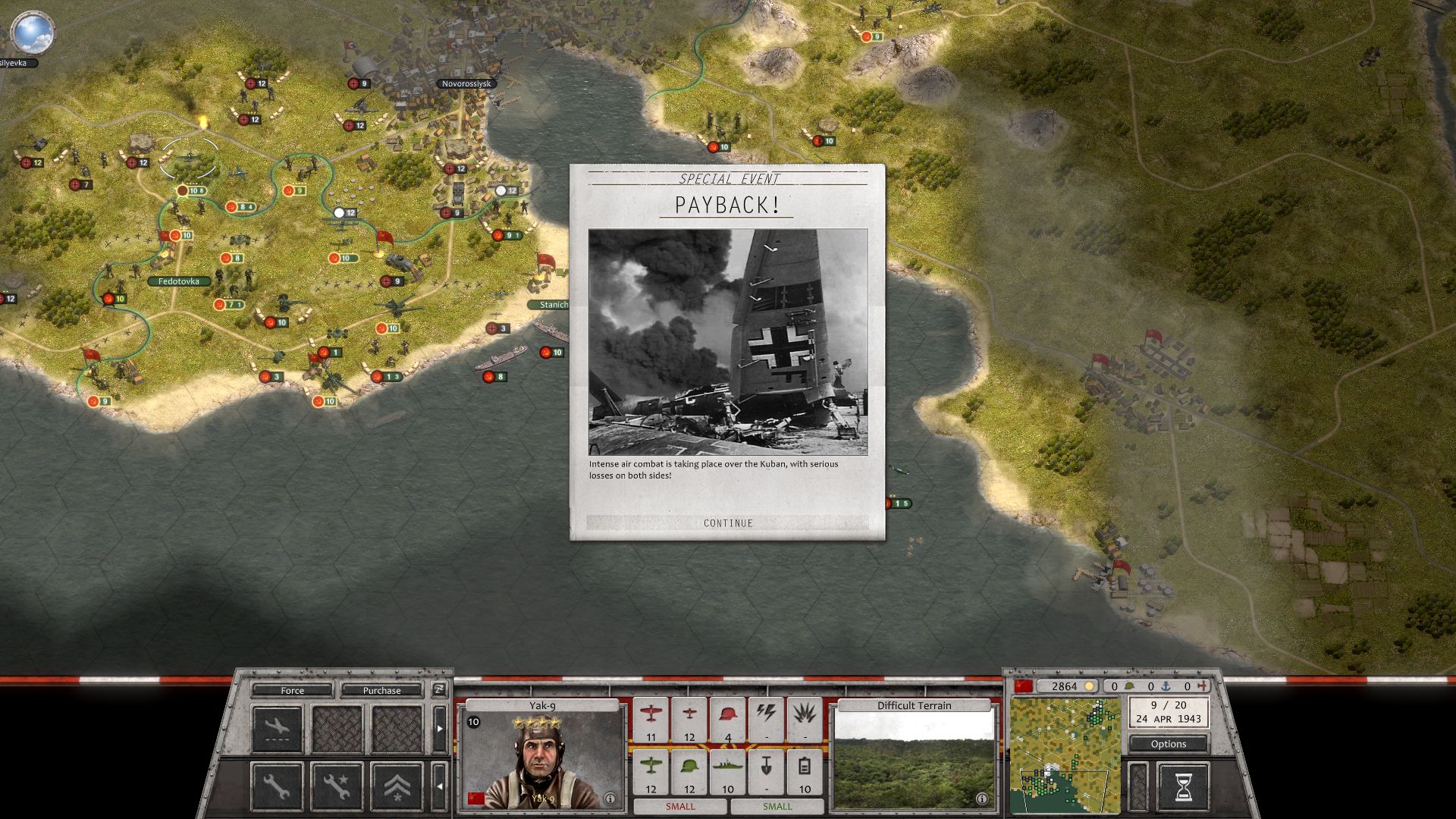Click the strategic minimap
This screenshot has height=819, width=1456.
click(1065, 755)
